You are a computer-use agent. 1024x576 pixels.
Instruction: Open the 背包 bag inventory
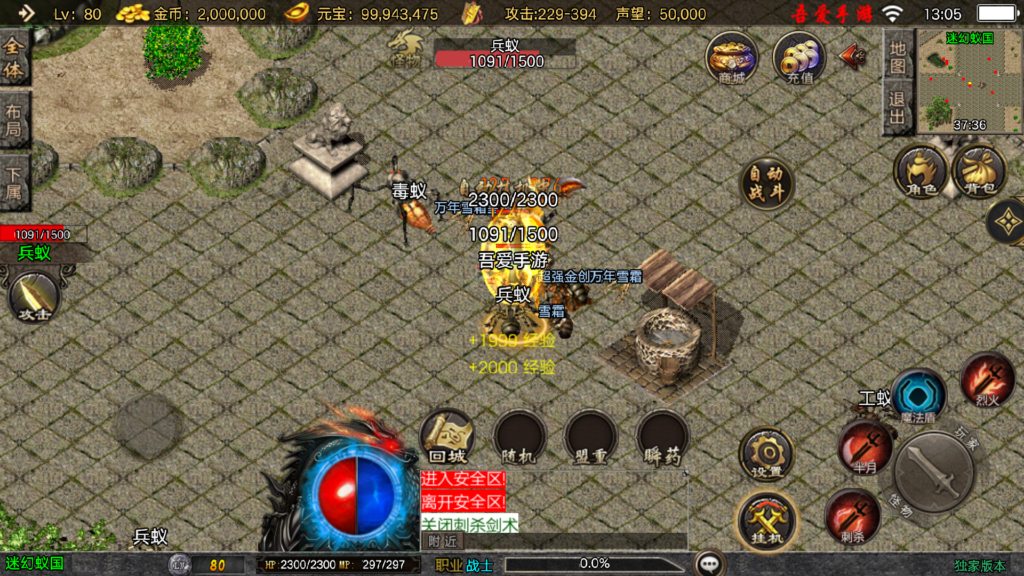pyautogui.click(x=979, y=170)
